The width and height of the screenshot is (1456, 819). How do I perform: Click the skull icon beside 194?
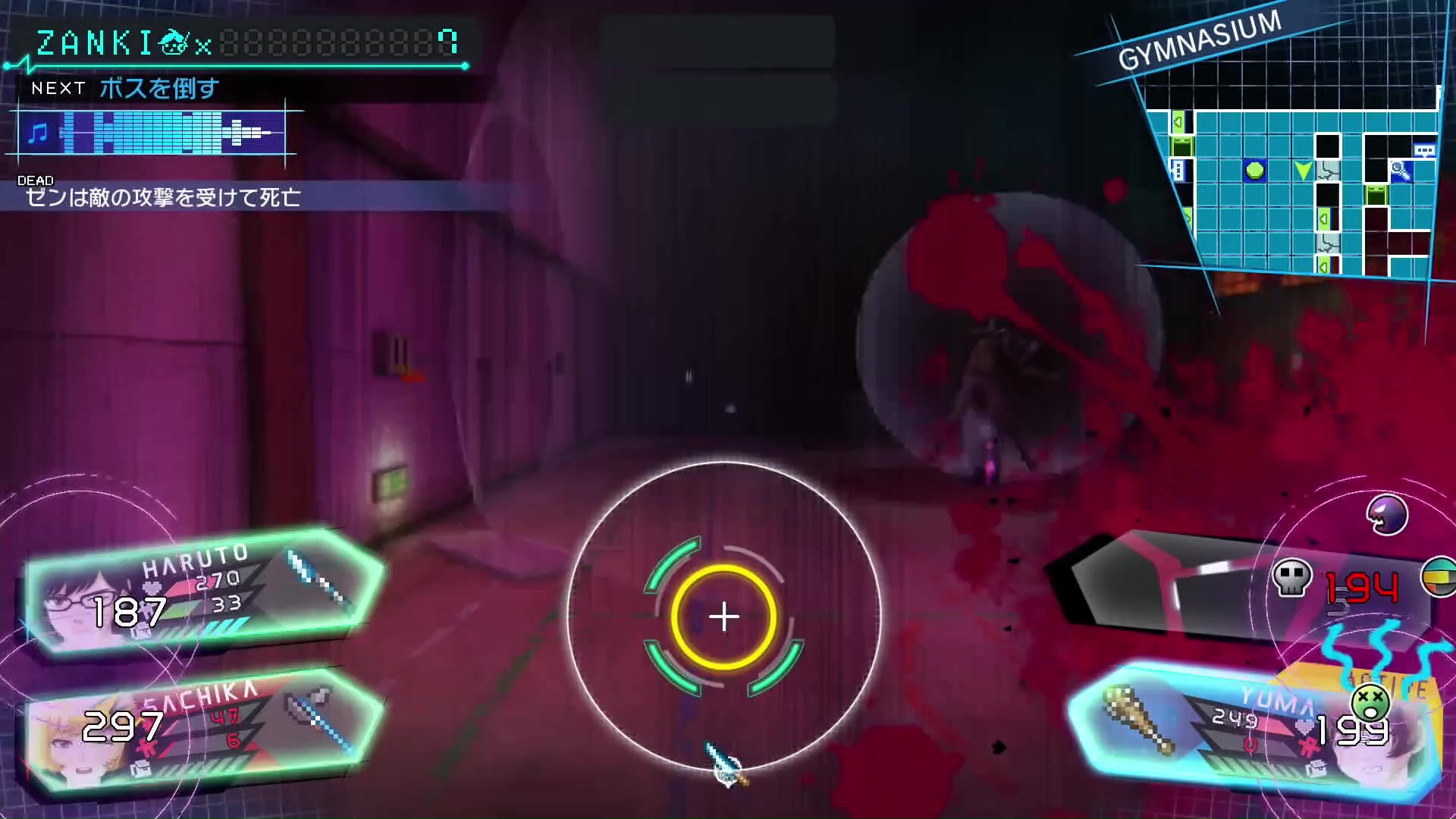click(x=1291, y=579)
